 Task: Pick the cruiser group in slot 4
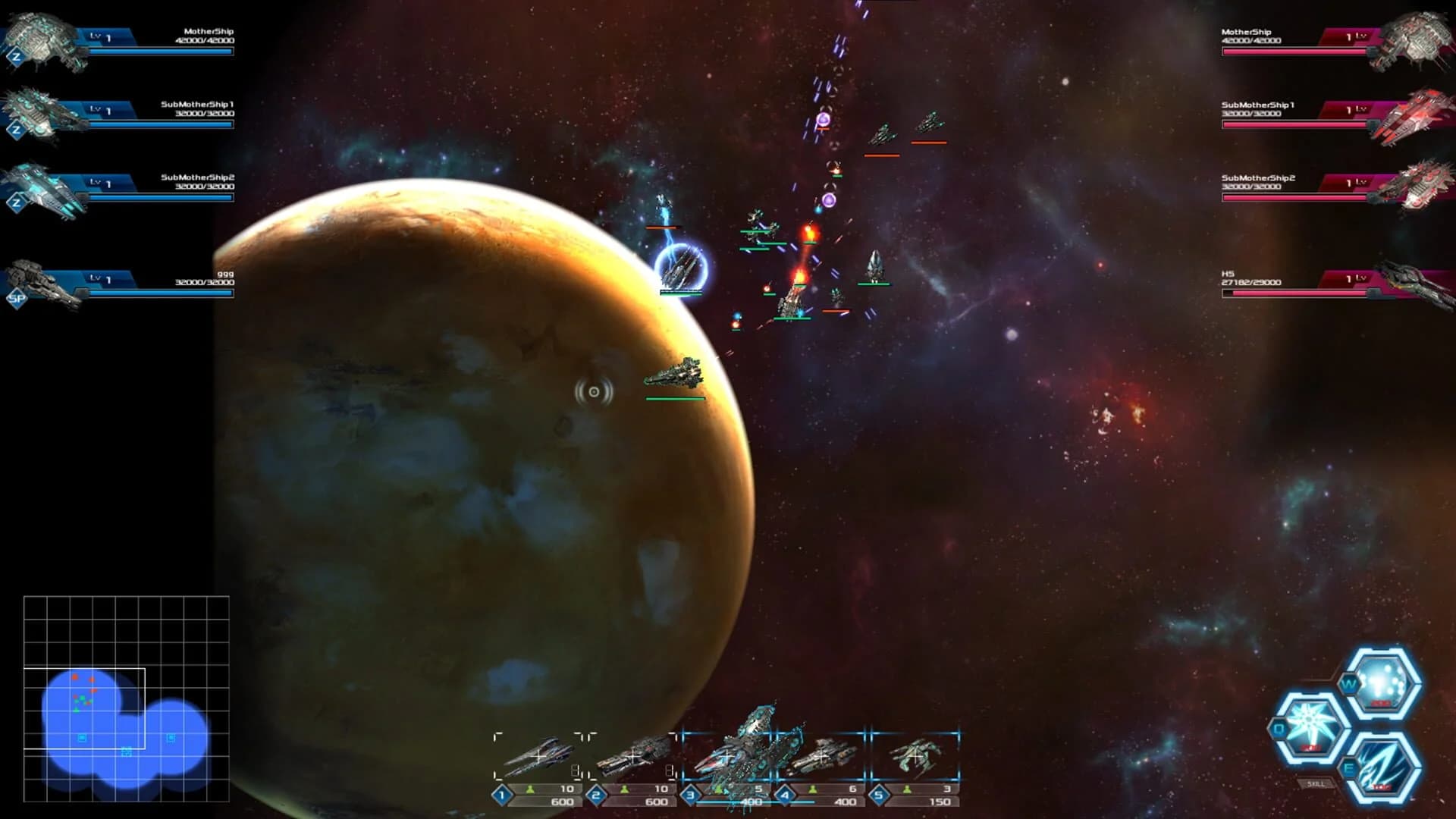(823, 755)
